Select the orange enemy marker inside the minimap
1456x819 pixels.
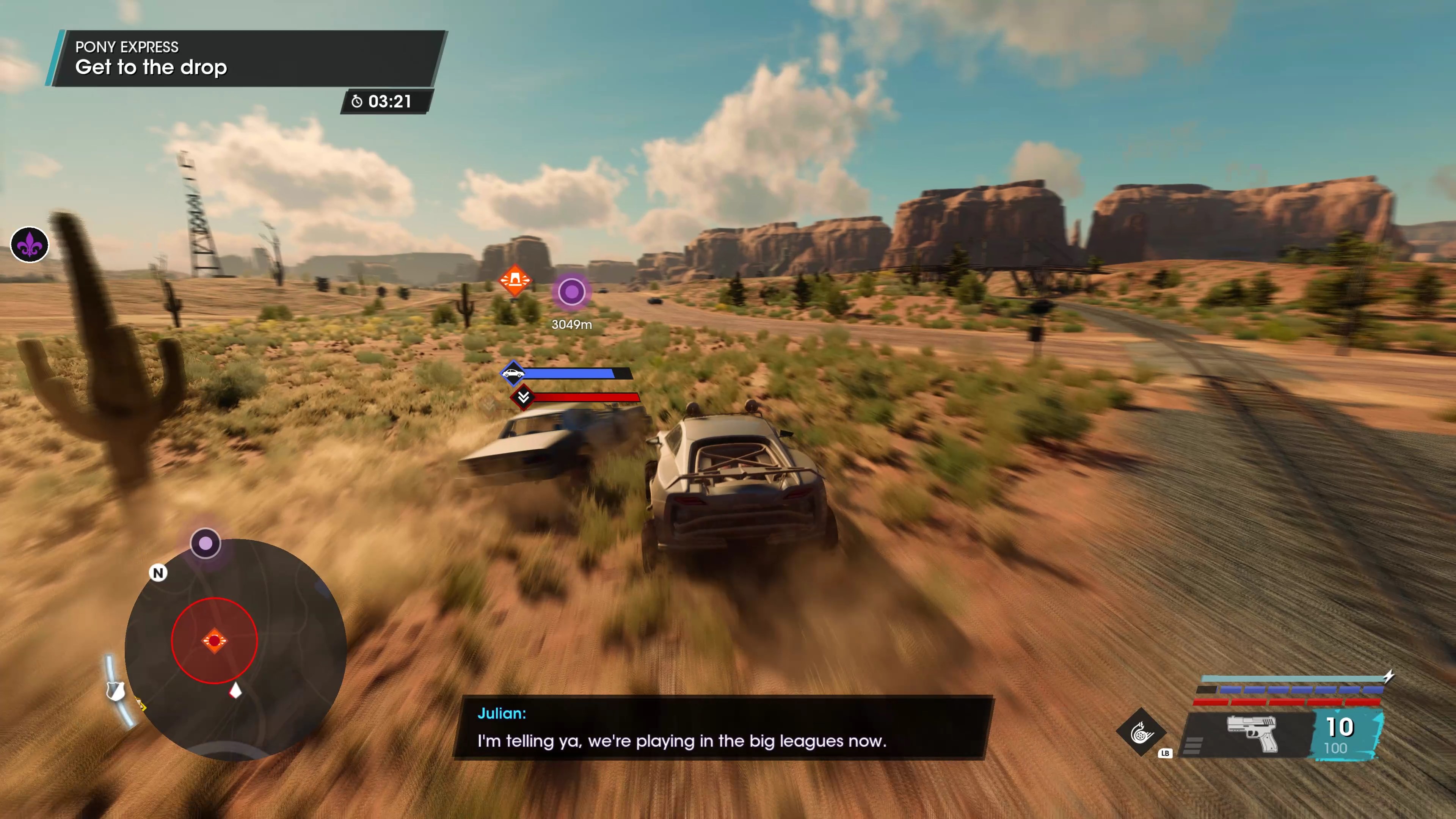(214, 640)
